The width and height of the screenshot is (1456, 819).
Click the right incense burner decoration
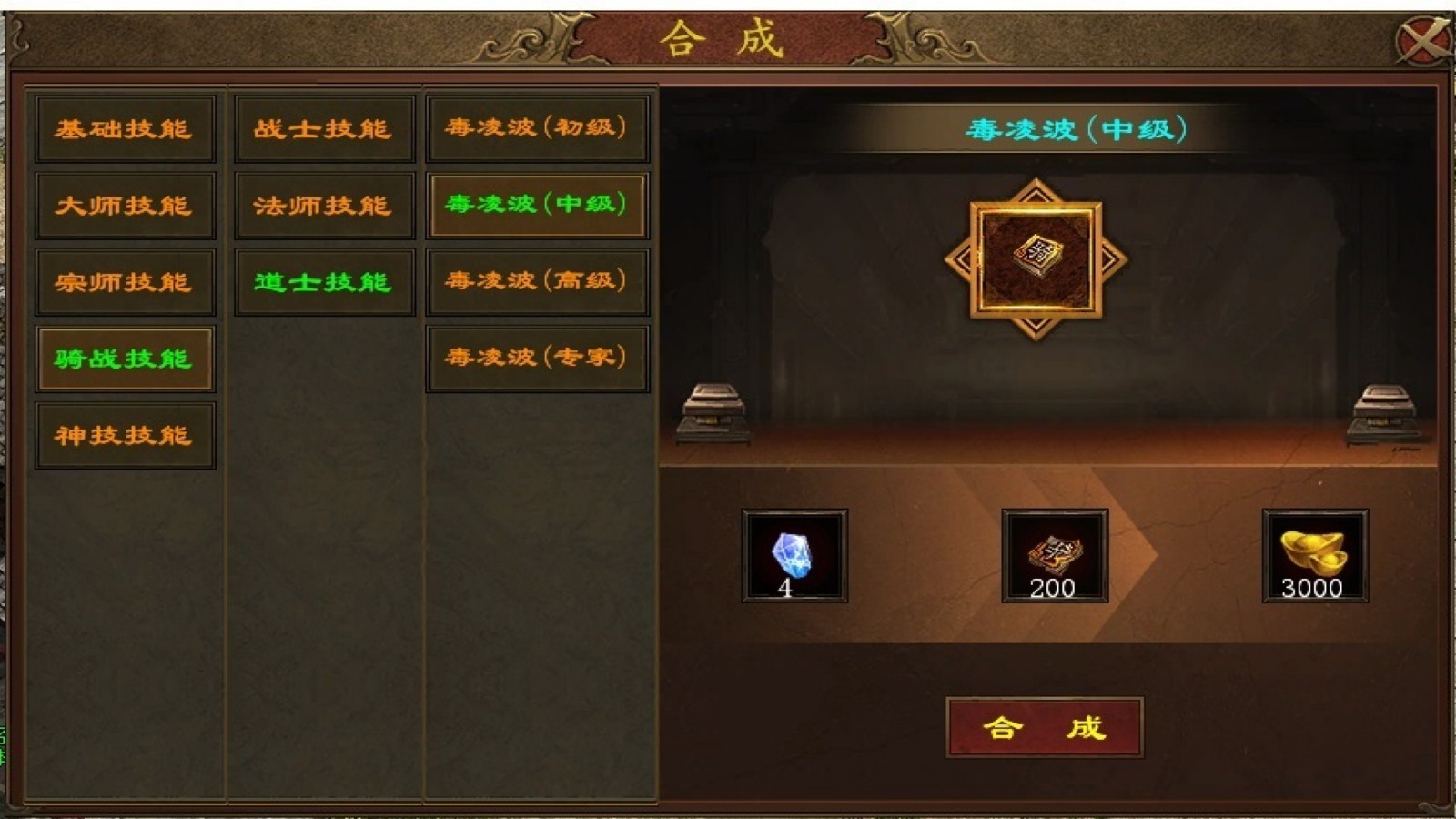(1384, 412)
